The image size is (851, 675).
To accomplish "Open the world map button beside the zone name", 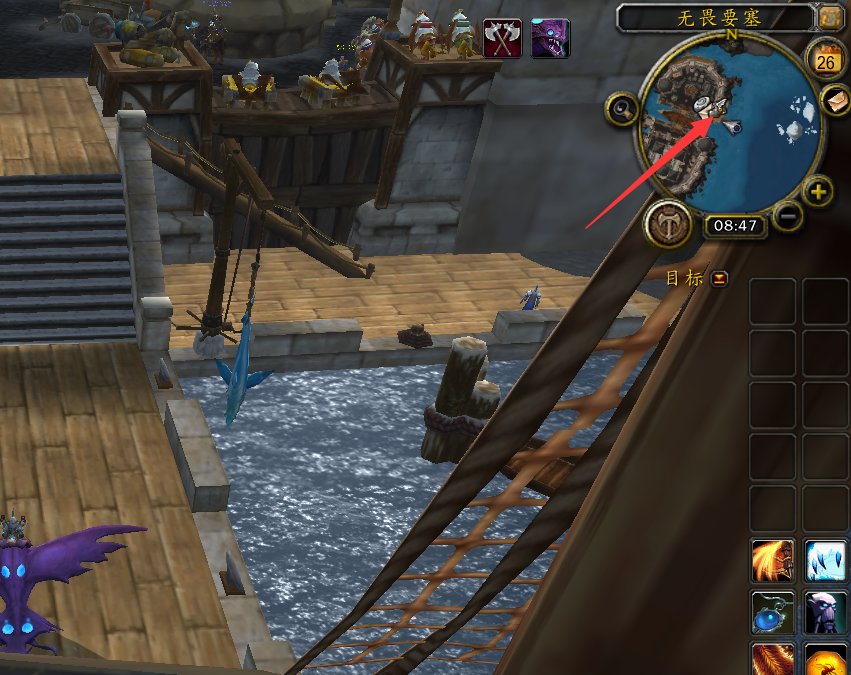I will point(830,17).
